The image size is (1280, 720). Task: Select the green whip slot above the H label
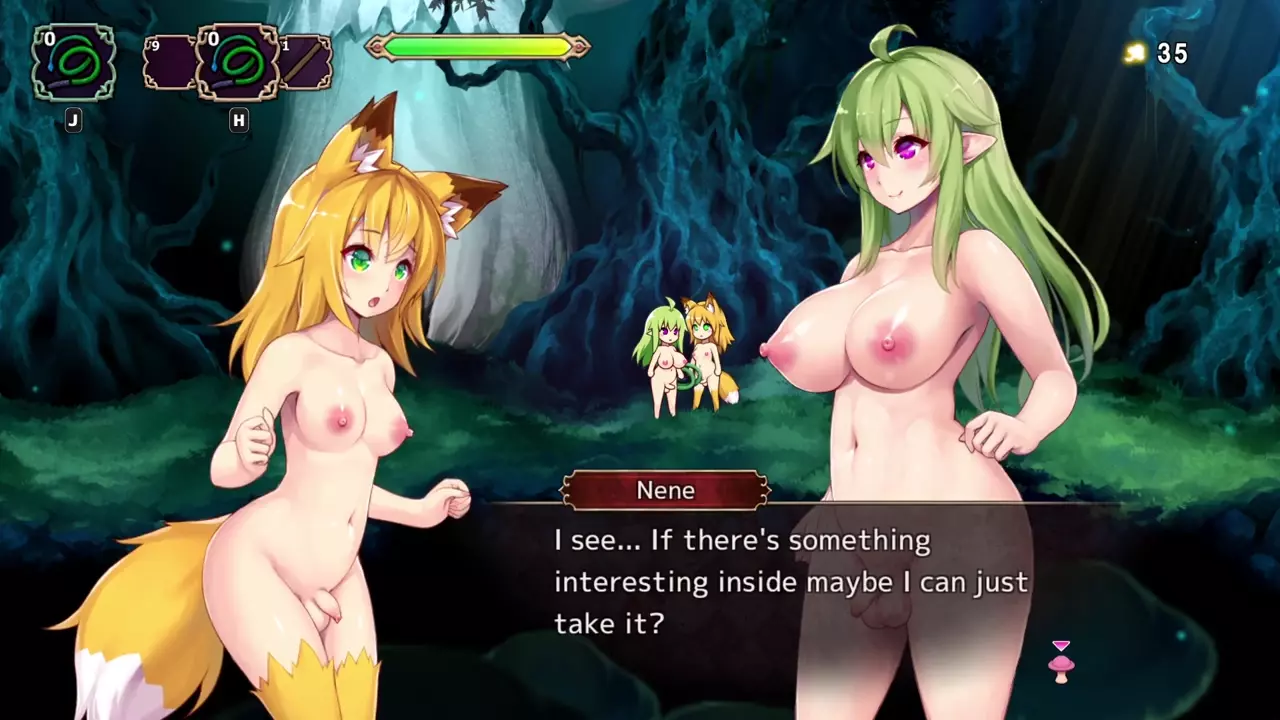coord(237,63)
